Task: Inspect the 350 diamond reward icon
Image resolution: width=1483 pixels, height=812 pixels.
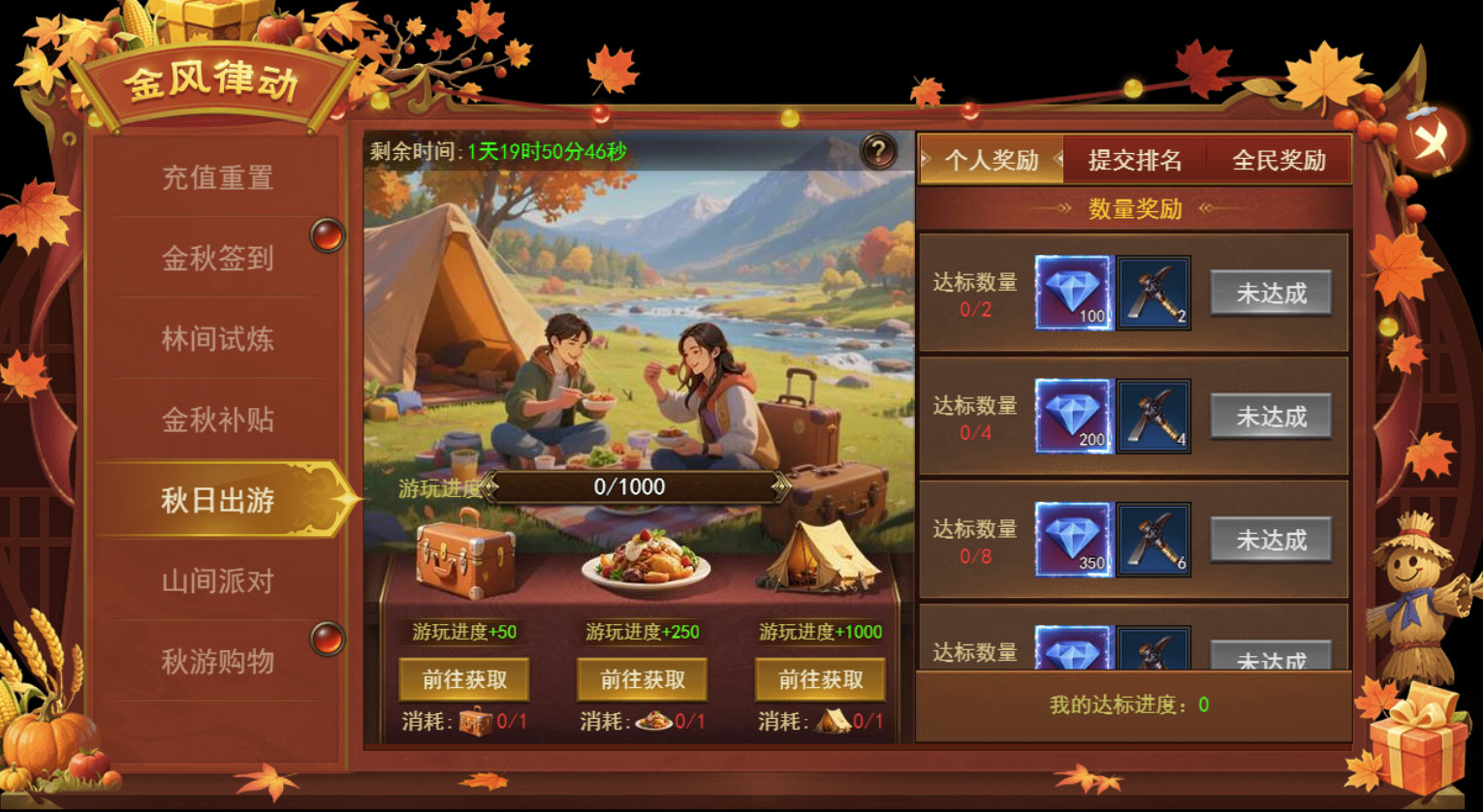Action: pos(1073,540)
